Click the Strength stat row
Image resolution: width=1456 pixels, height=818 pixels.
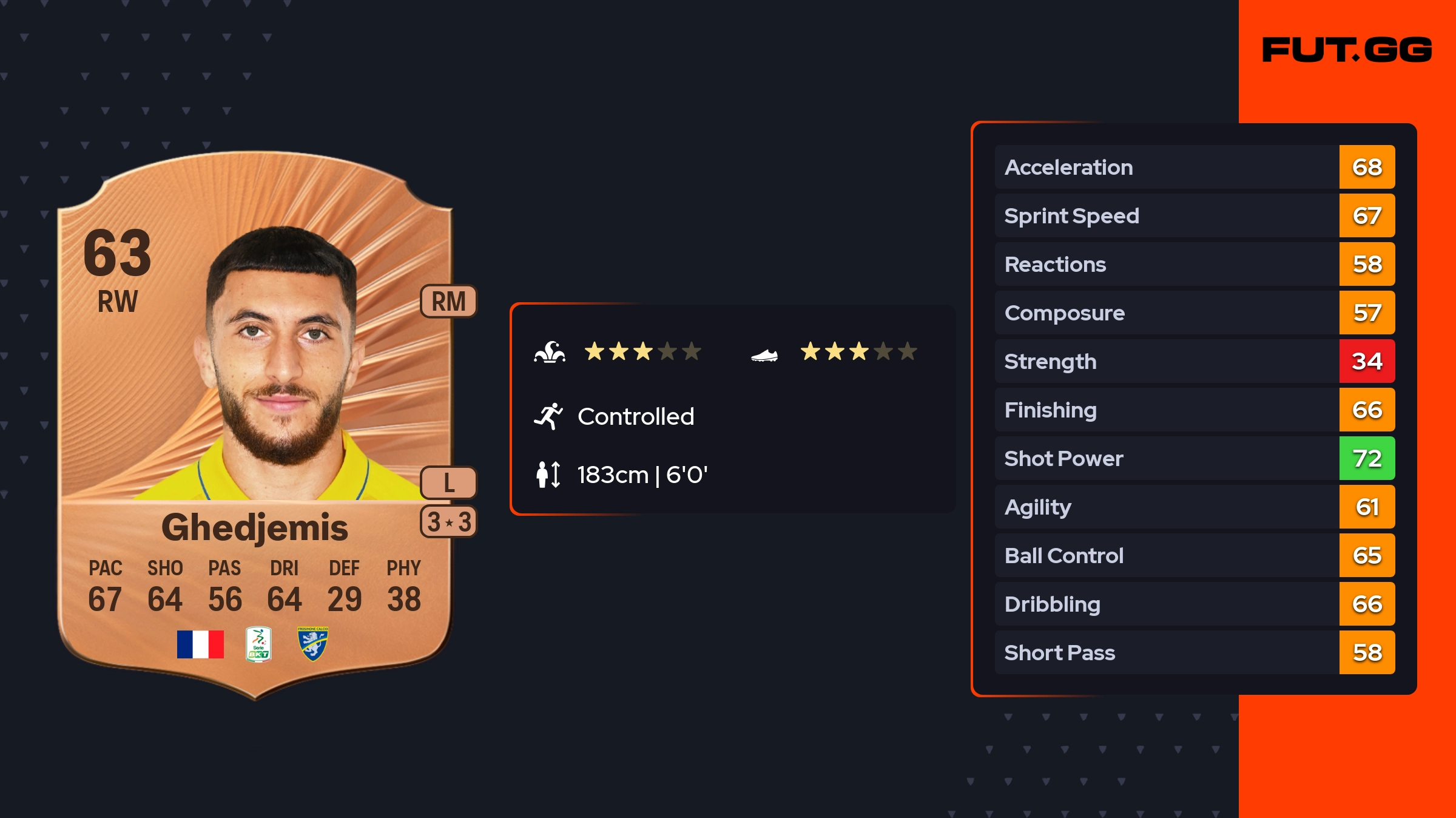click(x=1194, y=362)
